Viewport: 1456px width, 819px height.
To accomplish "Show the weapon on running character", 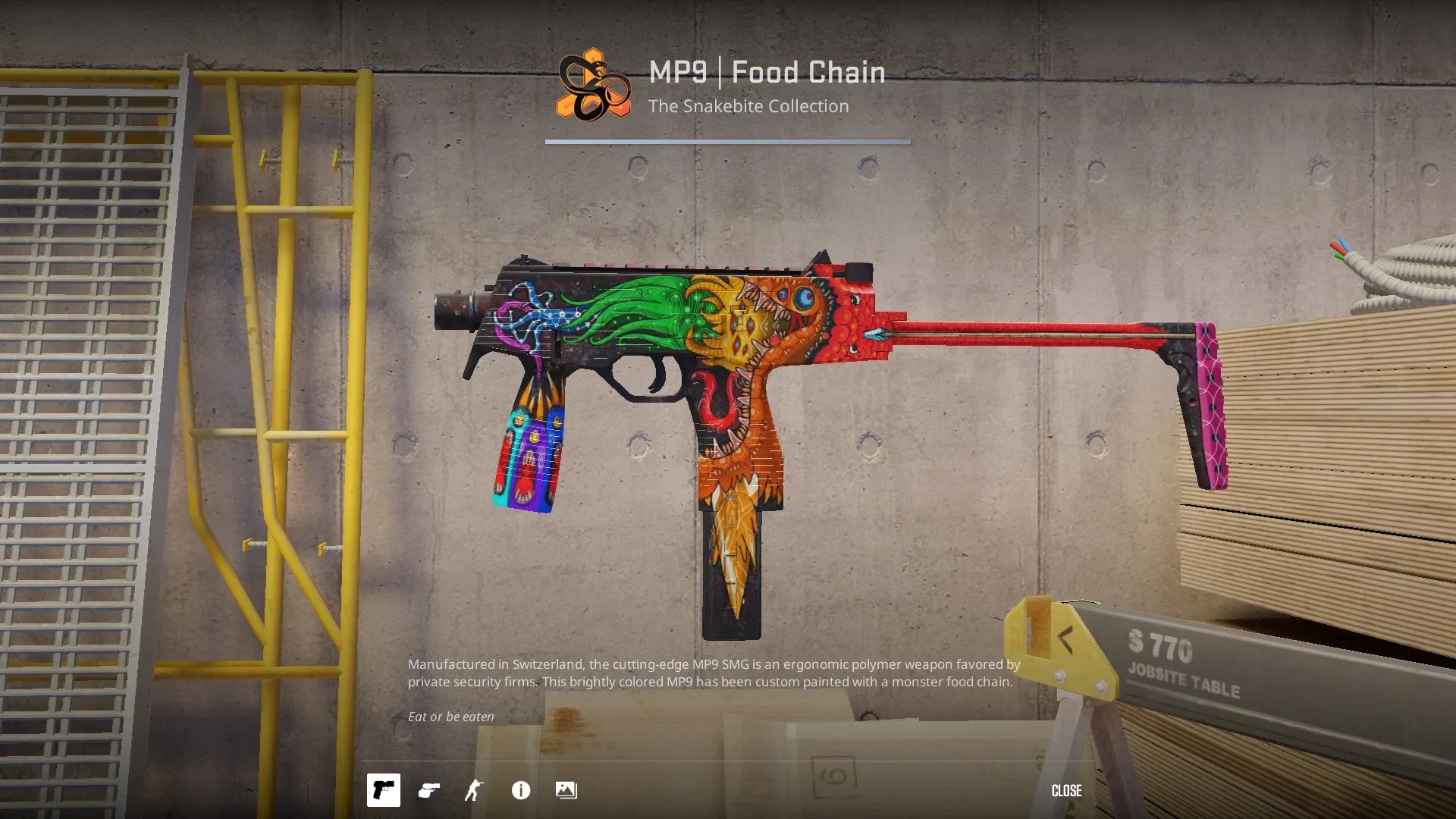I will (474, 790).
